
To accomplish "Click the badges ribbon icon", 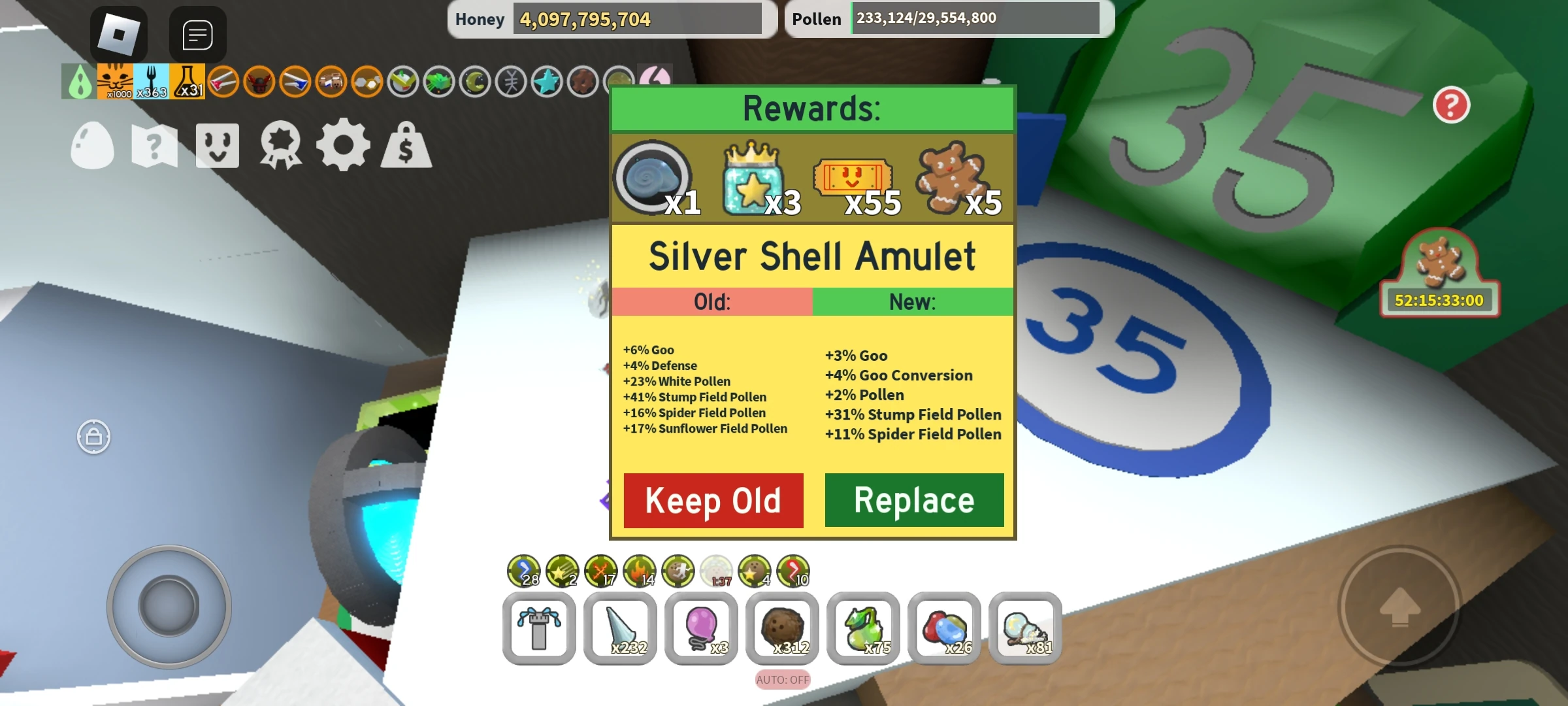I will (x=280, y=146).
